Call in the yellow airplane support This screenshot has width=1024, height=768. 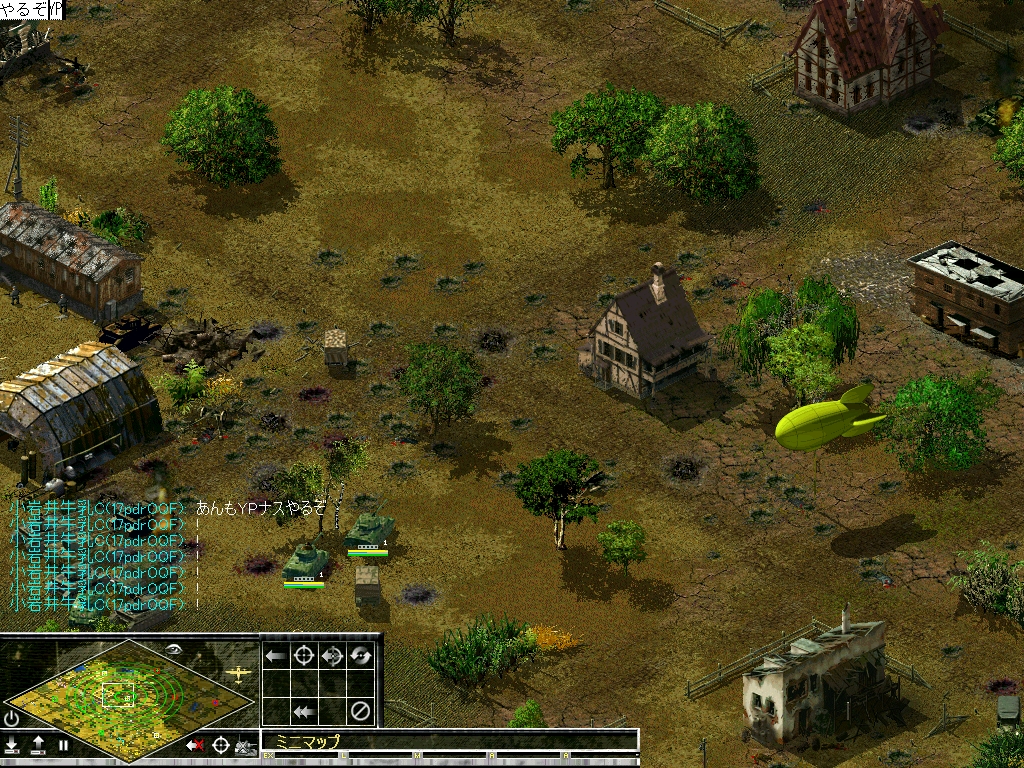point(238,673)
